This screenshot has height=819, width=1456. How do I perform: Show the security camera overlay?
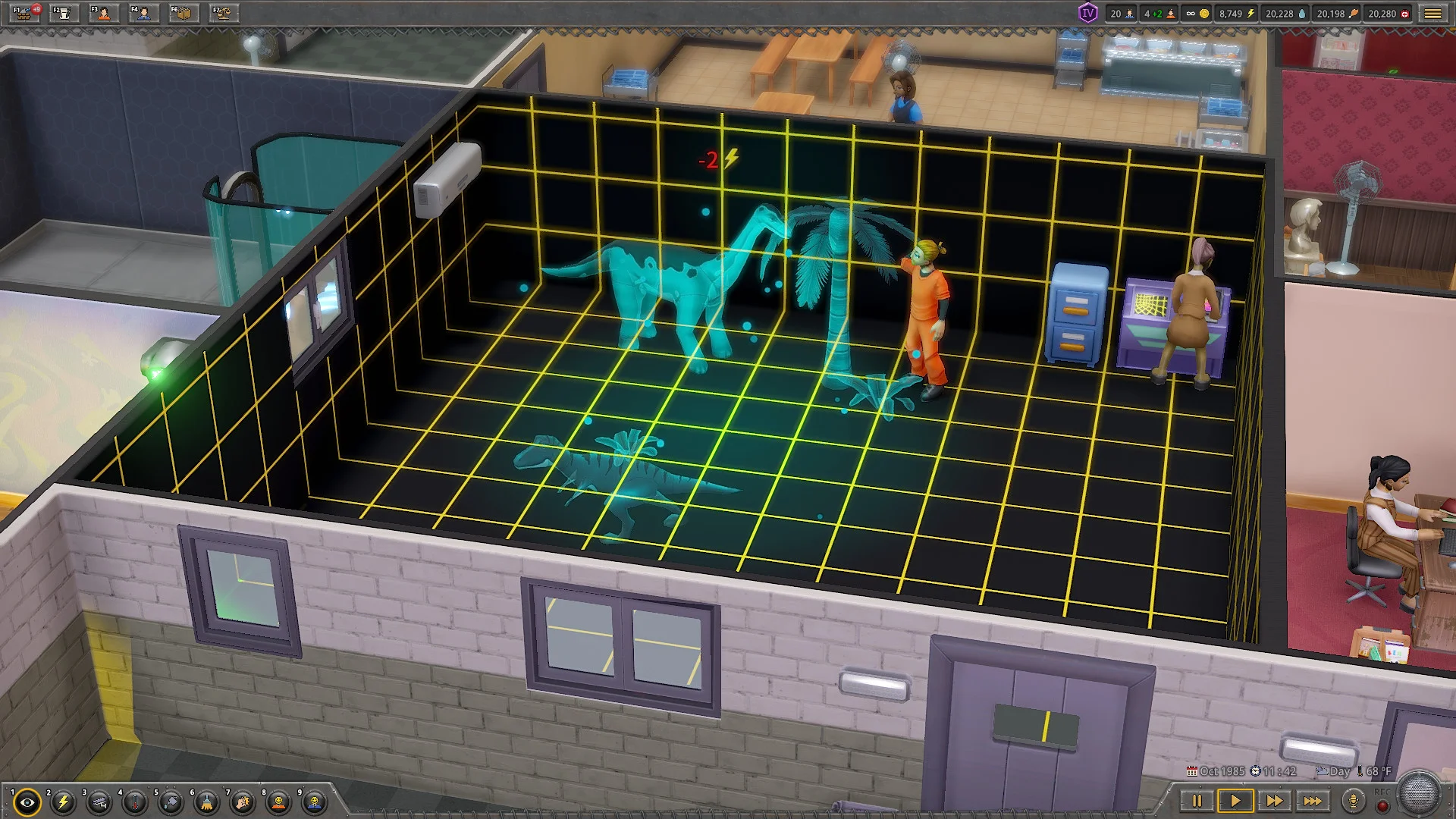point(99,802)
